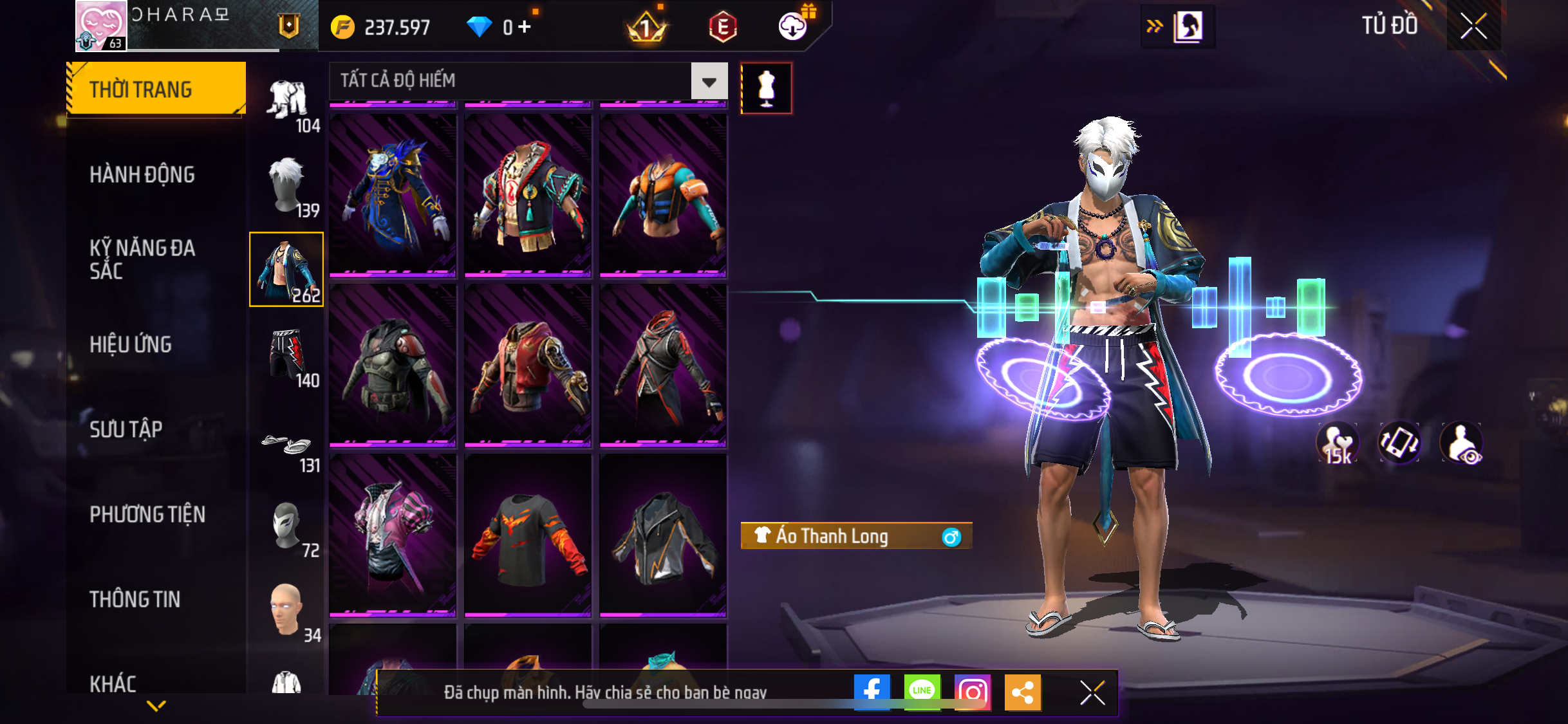
Task: Select the pink striped jacket thumbnail
Action: [393, 535]
